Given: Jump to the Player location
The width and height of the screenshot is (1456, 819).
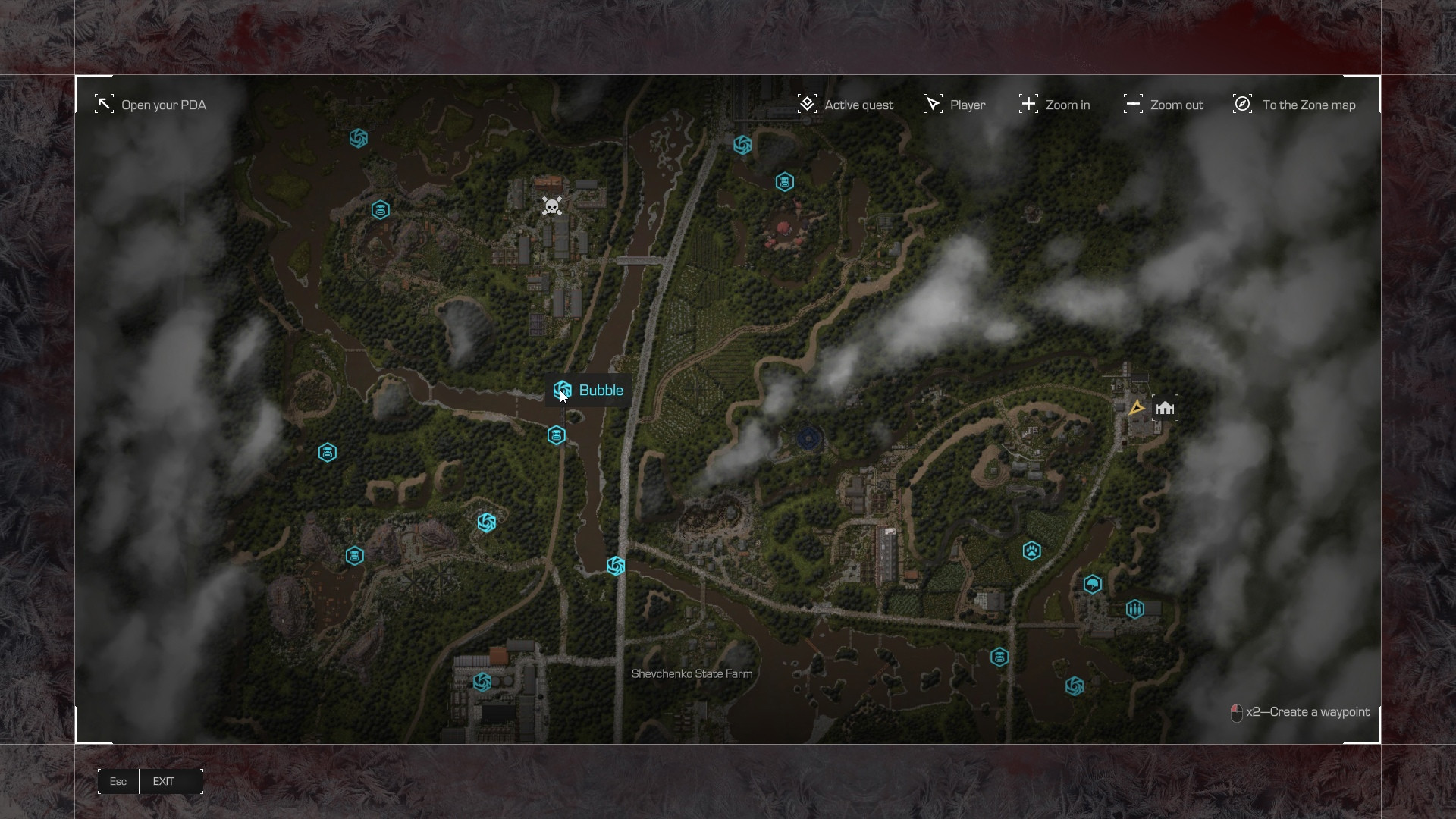Looking at the screenshot, I should (x=954, y=105).
